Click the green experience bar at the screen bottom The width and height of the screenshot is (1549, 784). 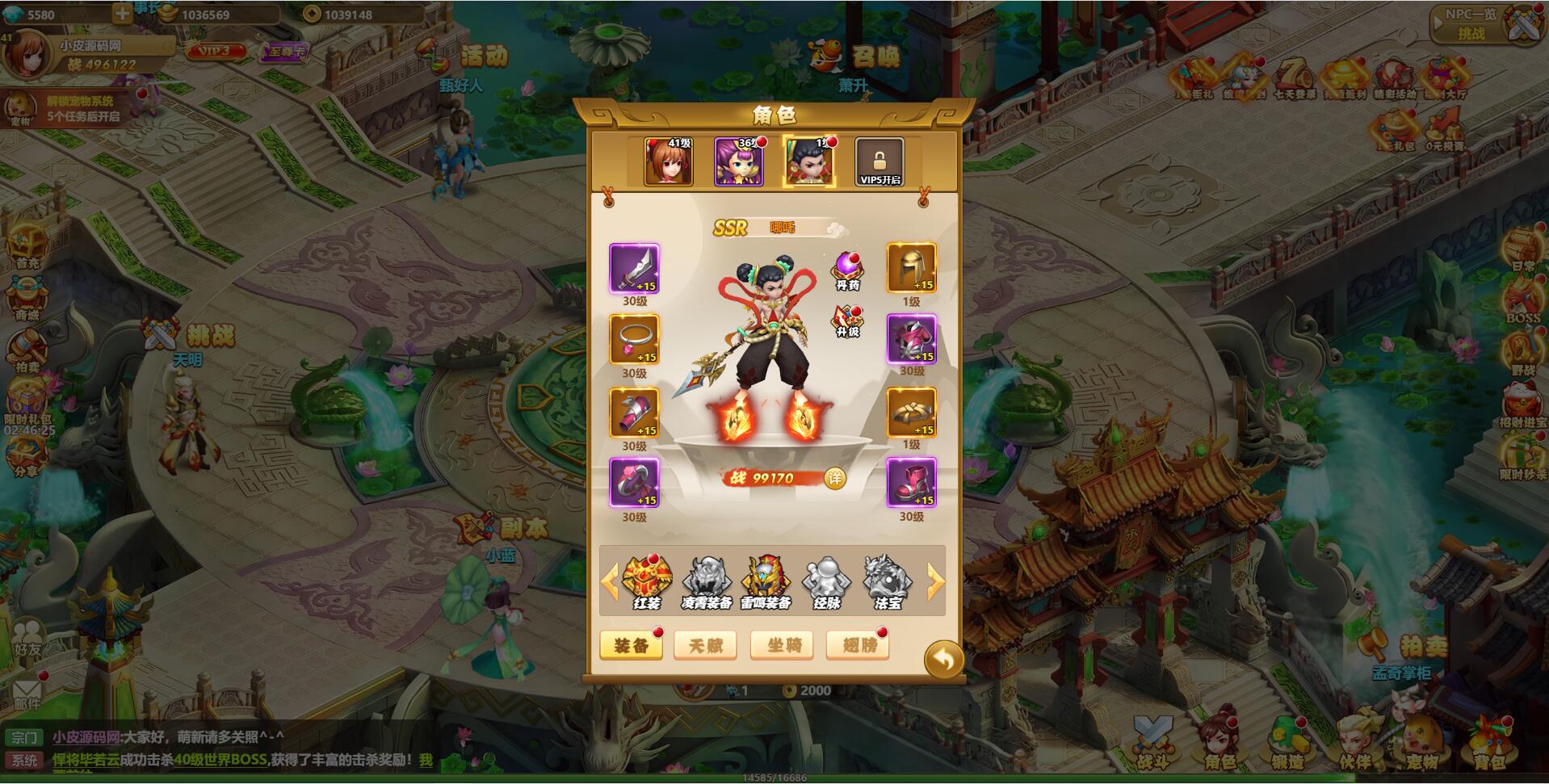[774, 778]
